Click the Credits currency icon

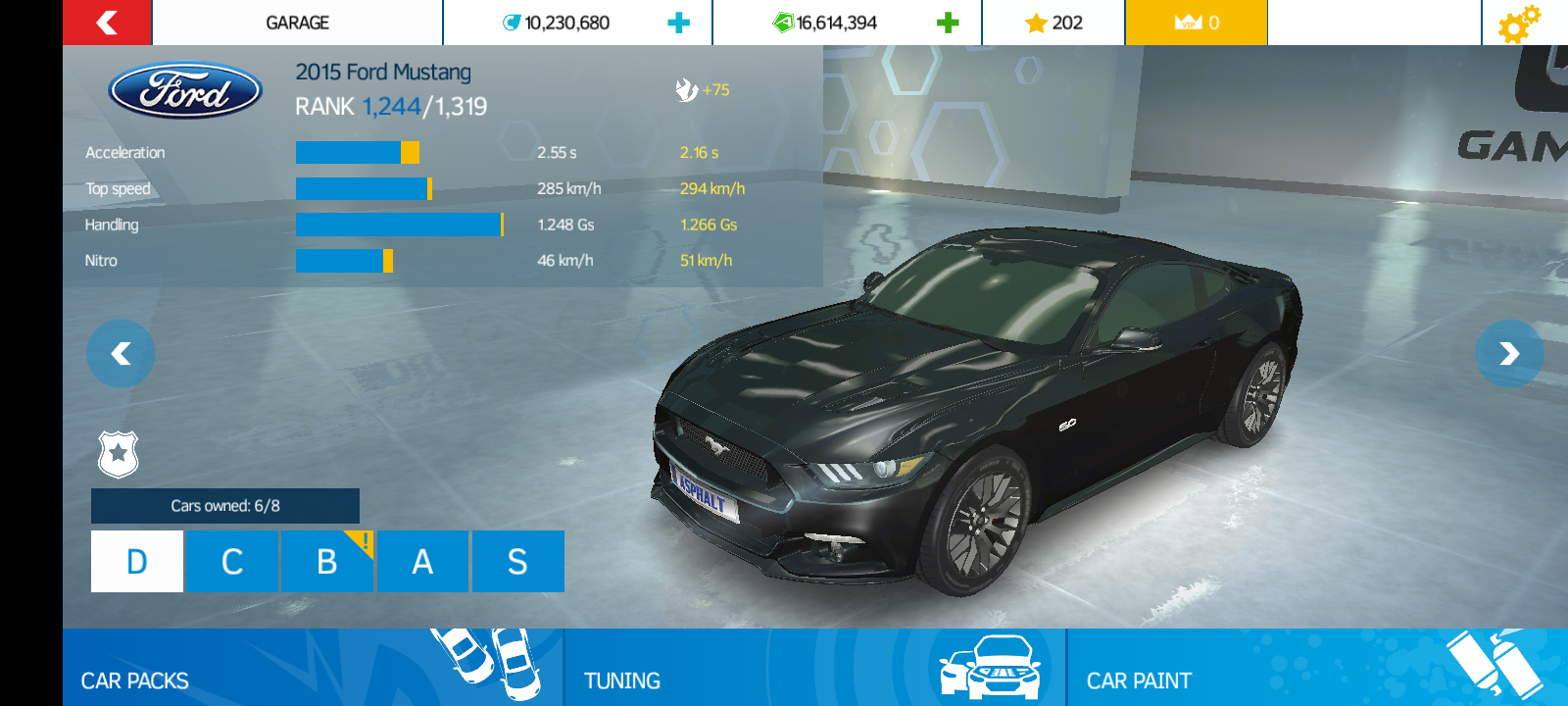pyautogui.click(x=783, y=22)
